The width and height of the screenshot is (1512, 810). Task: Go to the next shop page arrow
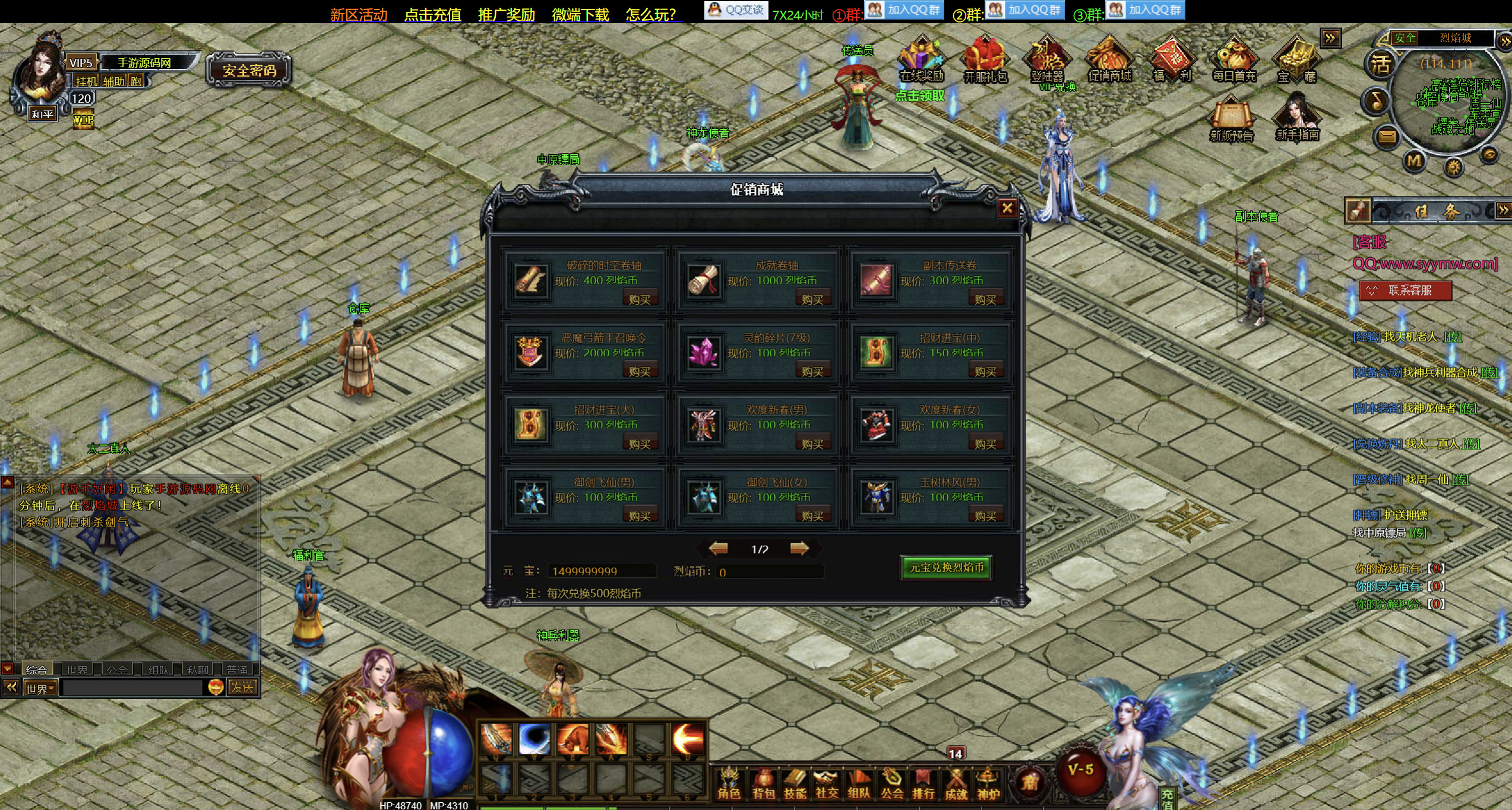(799, 548)
